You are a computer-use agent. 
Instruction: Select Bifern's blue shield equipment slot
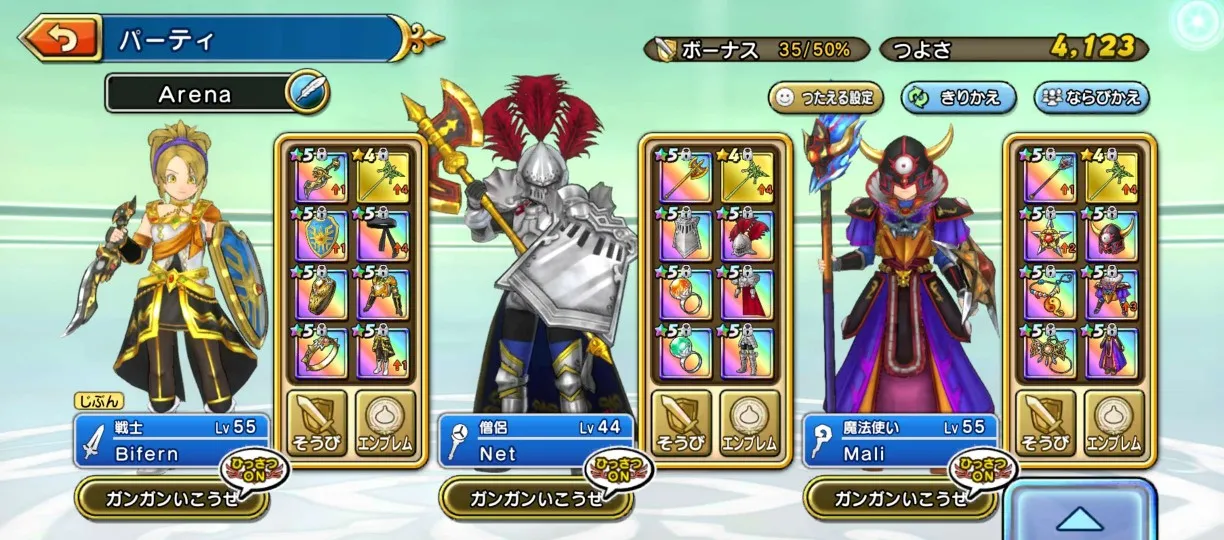[x=322, y=236]
